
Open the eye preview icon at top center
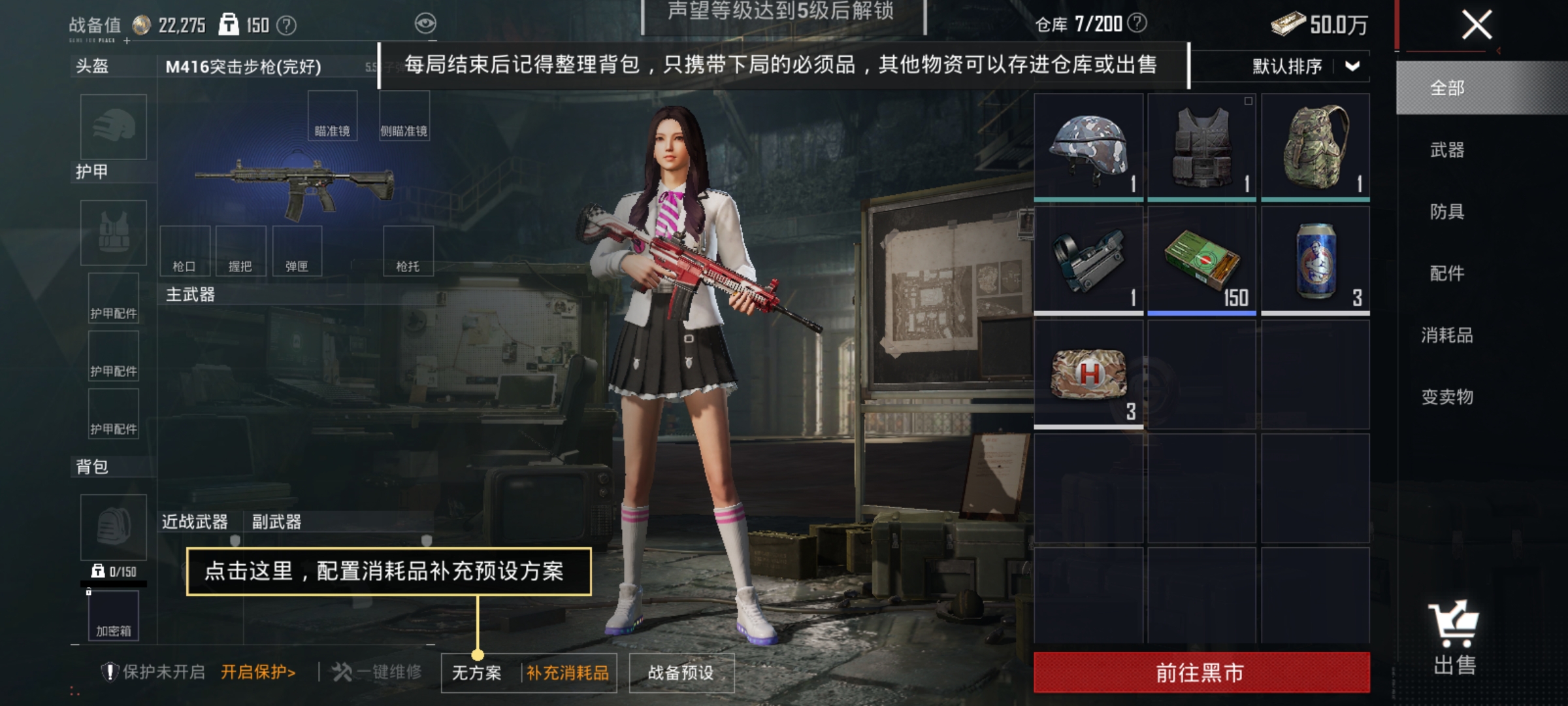point(425,24)
